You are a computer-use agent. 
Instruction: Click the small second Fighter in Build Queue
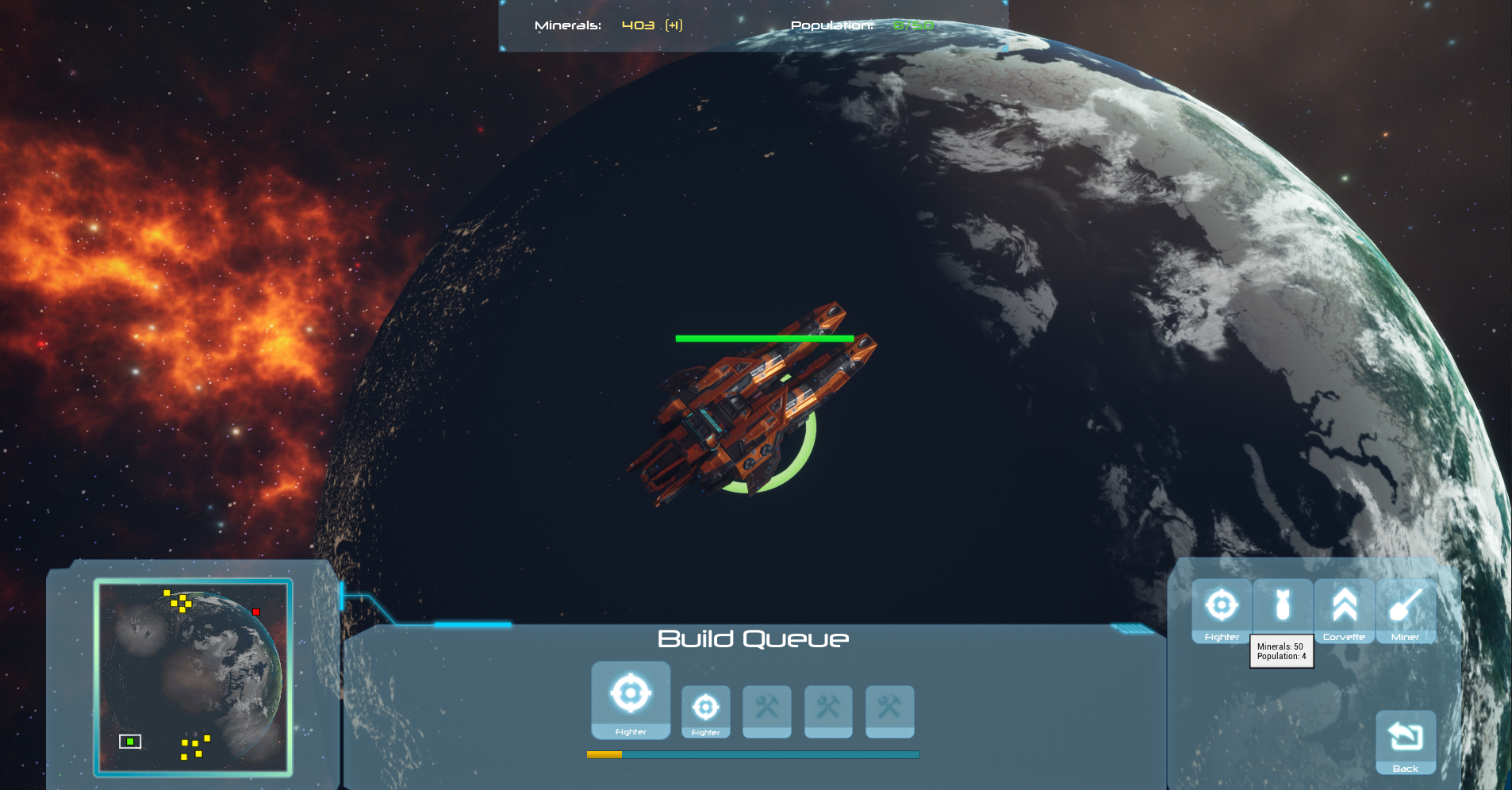[705, 711]
